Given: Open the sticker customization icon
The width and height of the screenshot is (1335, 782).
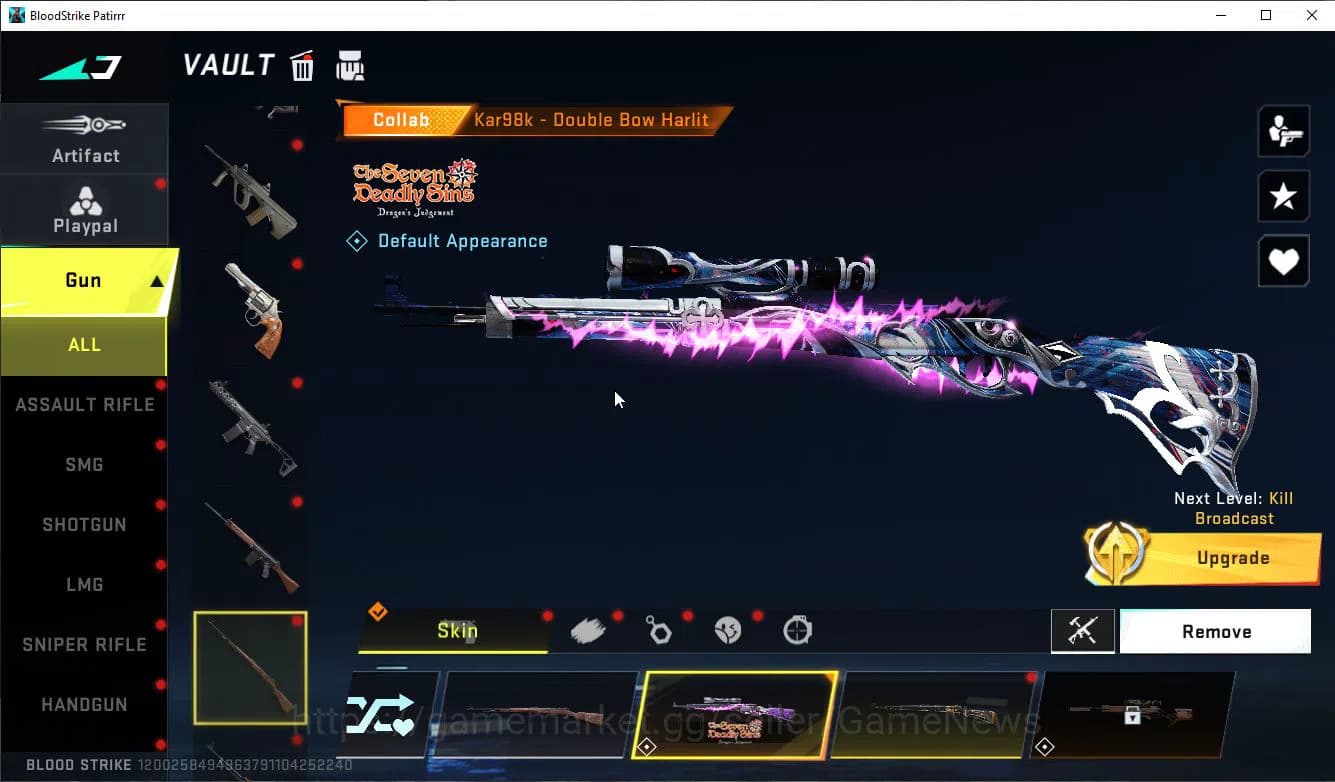Looking at the screenshot, I should click(x=728, y=629).
